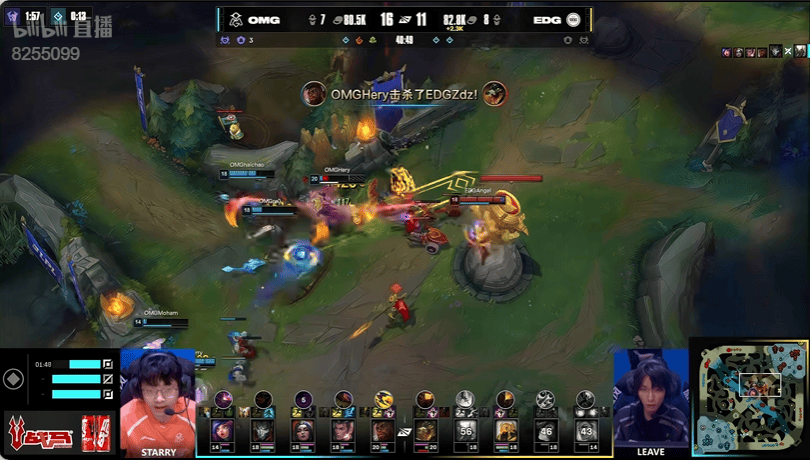This screenshot has width=810, height=460.
Task: Click the EDG team logo on scoreboard
Action: coord(573,19)
